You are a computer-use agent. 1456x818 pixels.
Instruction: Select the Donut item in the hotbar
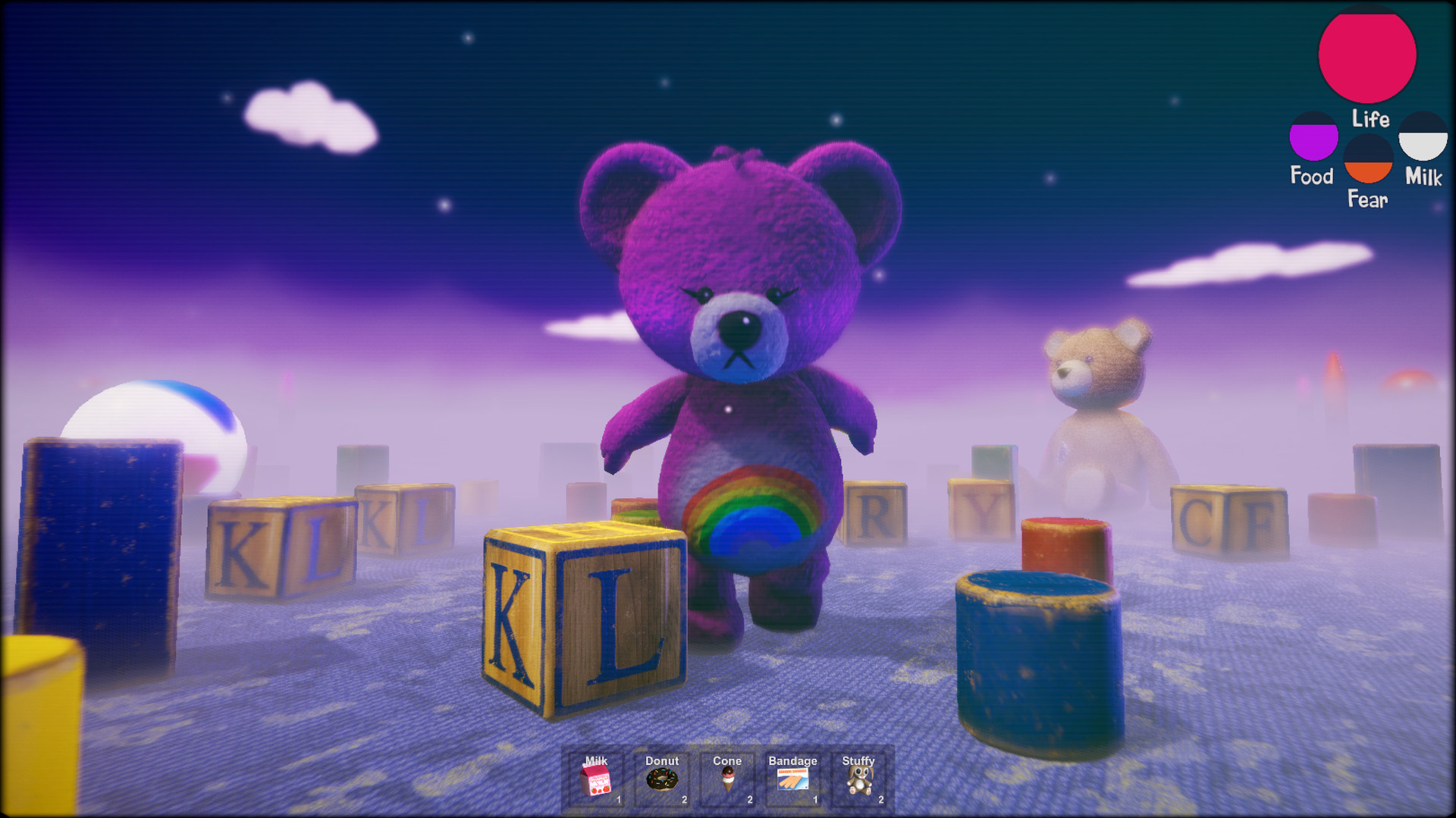pos(661,781)
